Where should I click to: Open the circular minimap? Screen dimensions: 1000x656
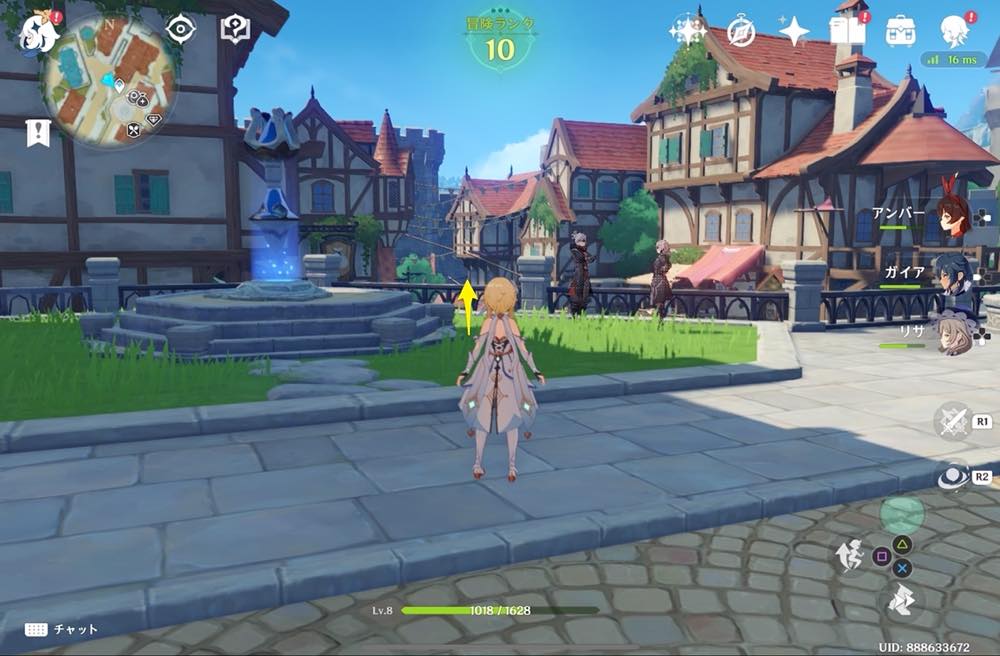pos(109,82)
